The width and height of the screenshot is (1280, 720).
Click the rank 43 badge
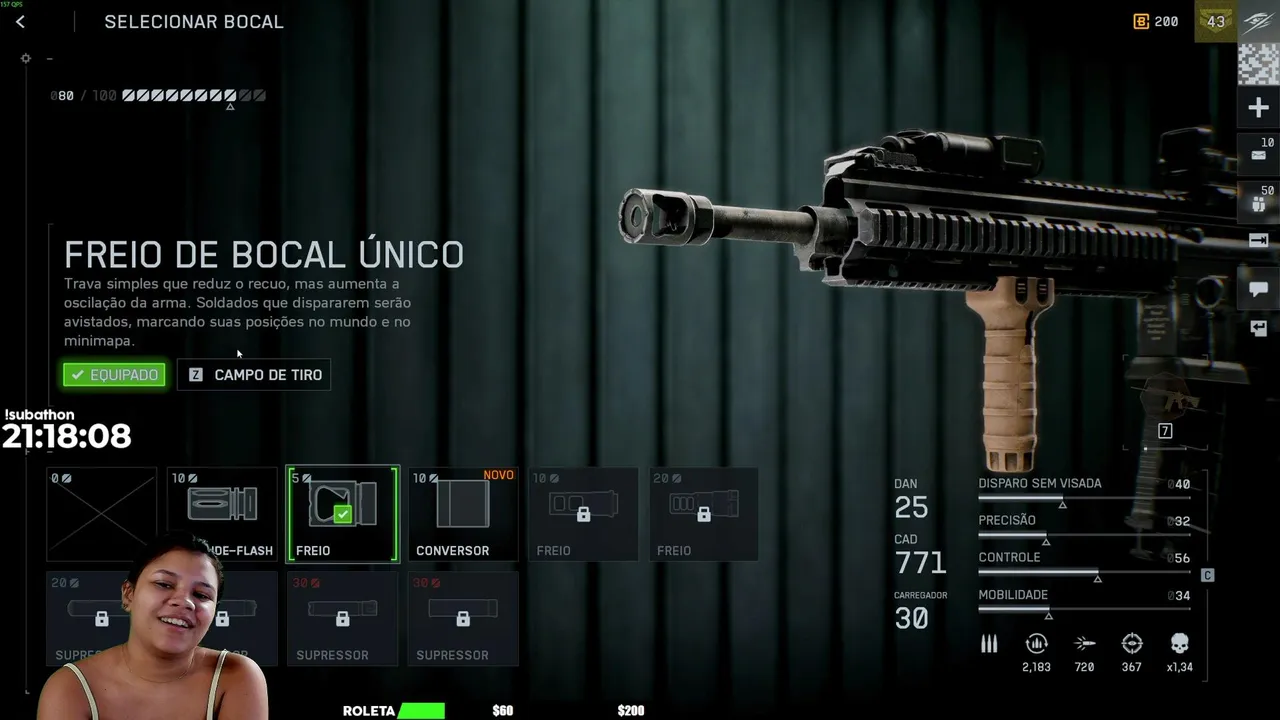[1216, 21]
